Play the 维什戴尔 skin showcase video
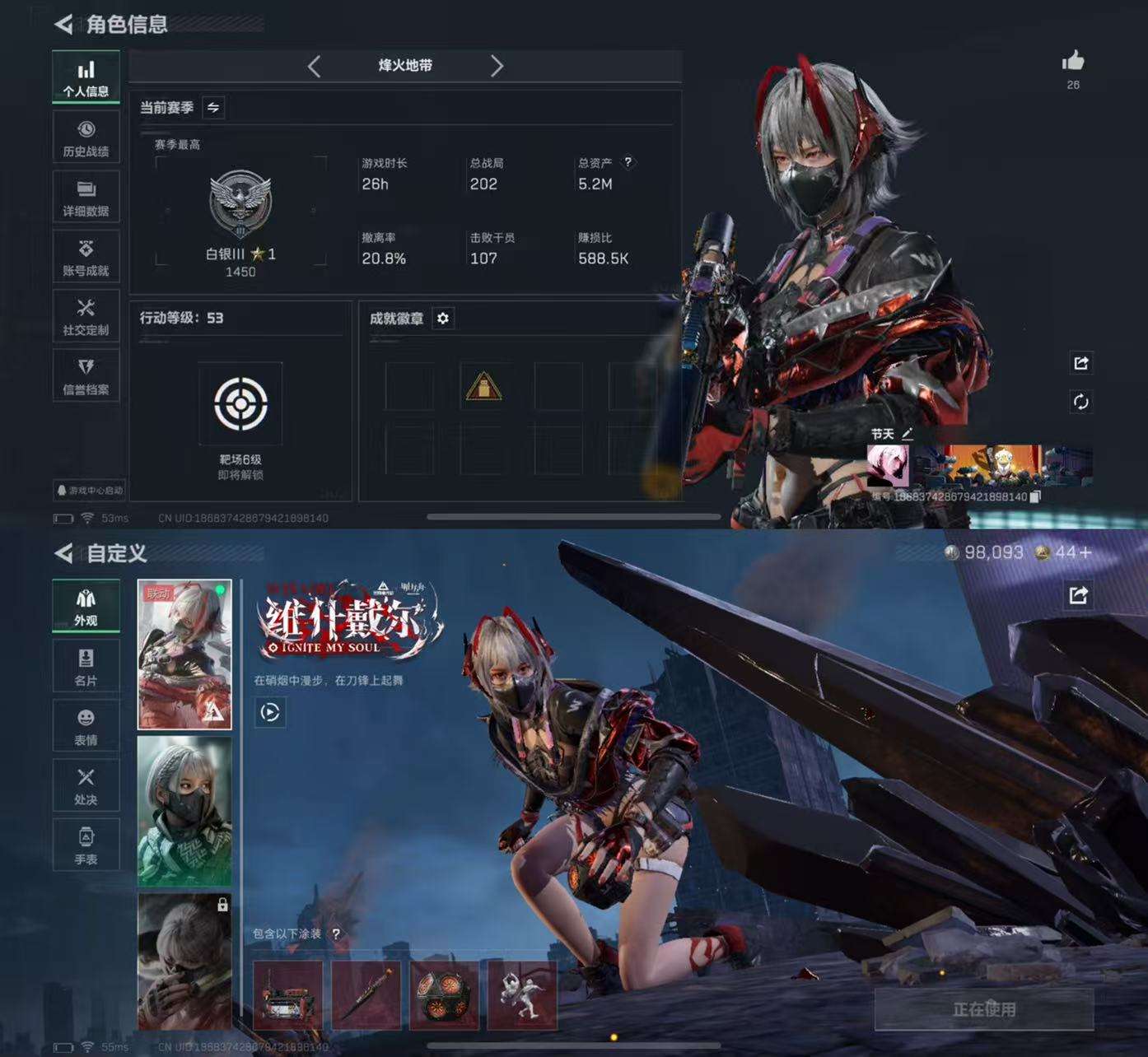 (269, 713)
